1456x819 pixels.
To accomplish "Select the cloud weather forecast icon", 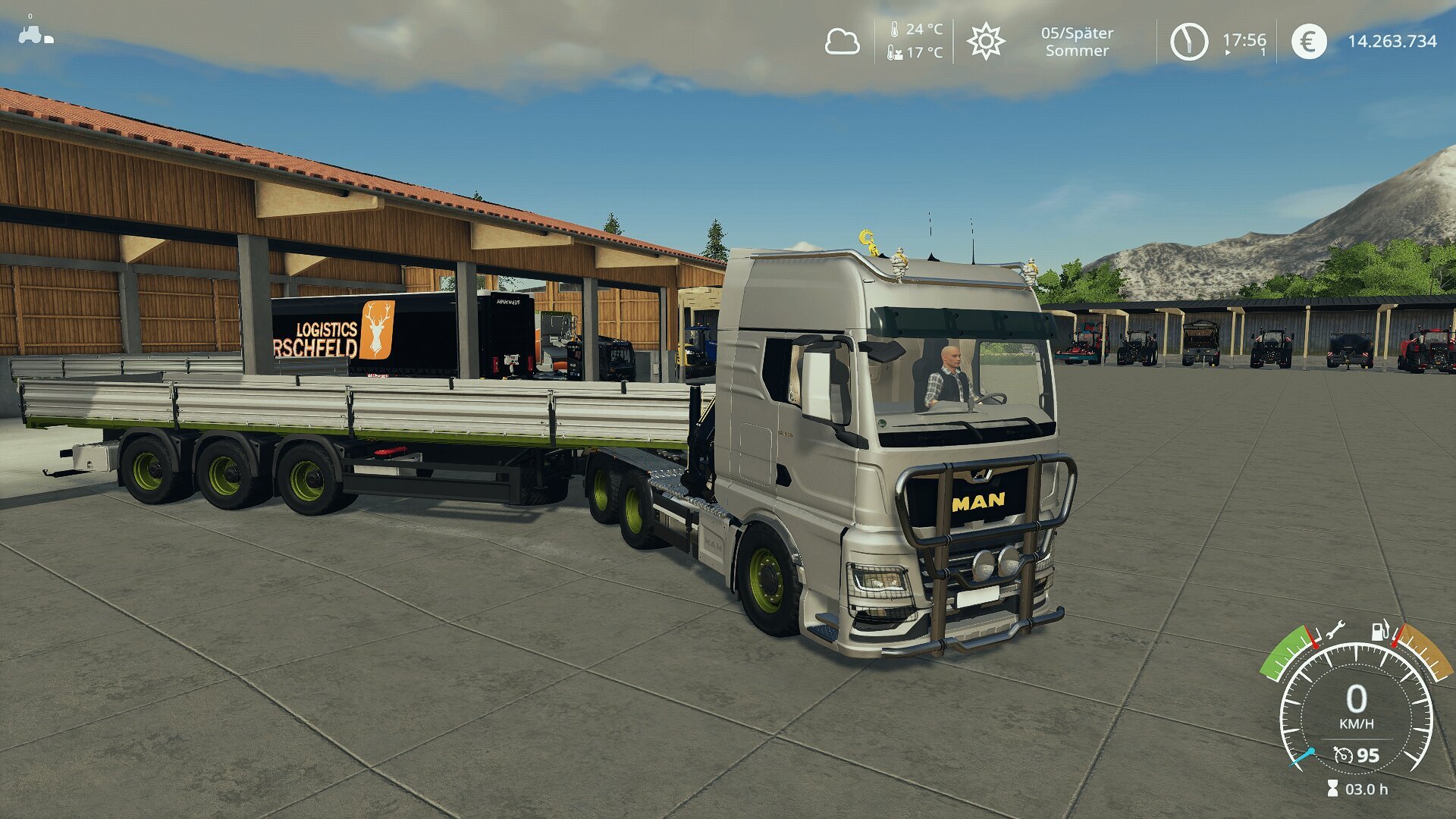I will click(x=842, y=42).
